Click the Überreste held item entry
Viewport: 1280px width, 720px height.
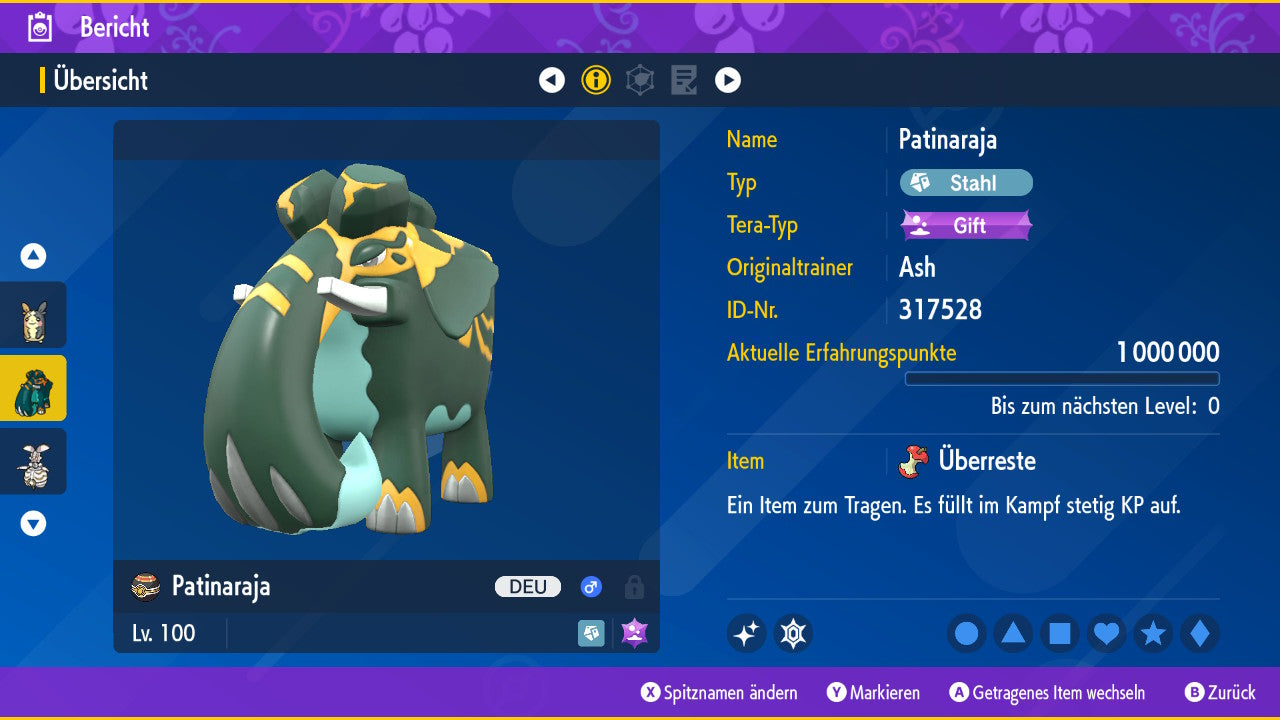[x=973, y=461]
